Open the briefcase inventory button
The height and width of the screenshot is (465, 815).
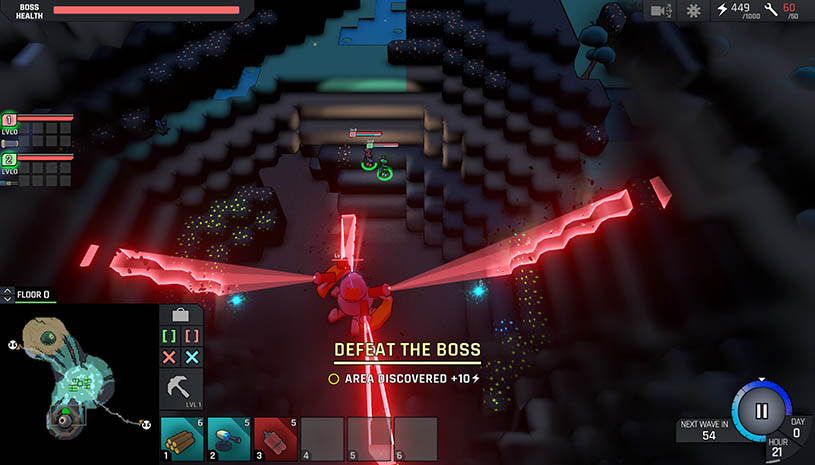(x=181, y=315)
